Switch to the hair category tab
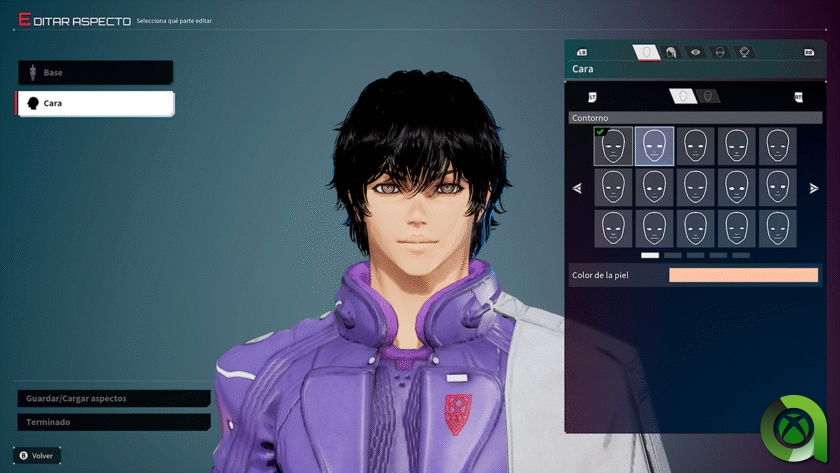The height and width of the screenshot is (473, 840). pos(671,52)
